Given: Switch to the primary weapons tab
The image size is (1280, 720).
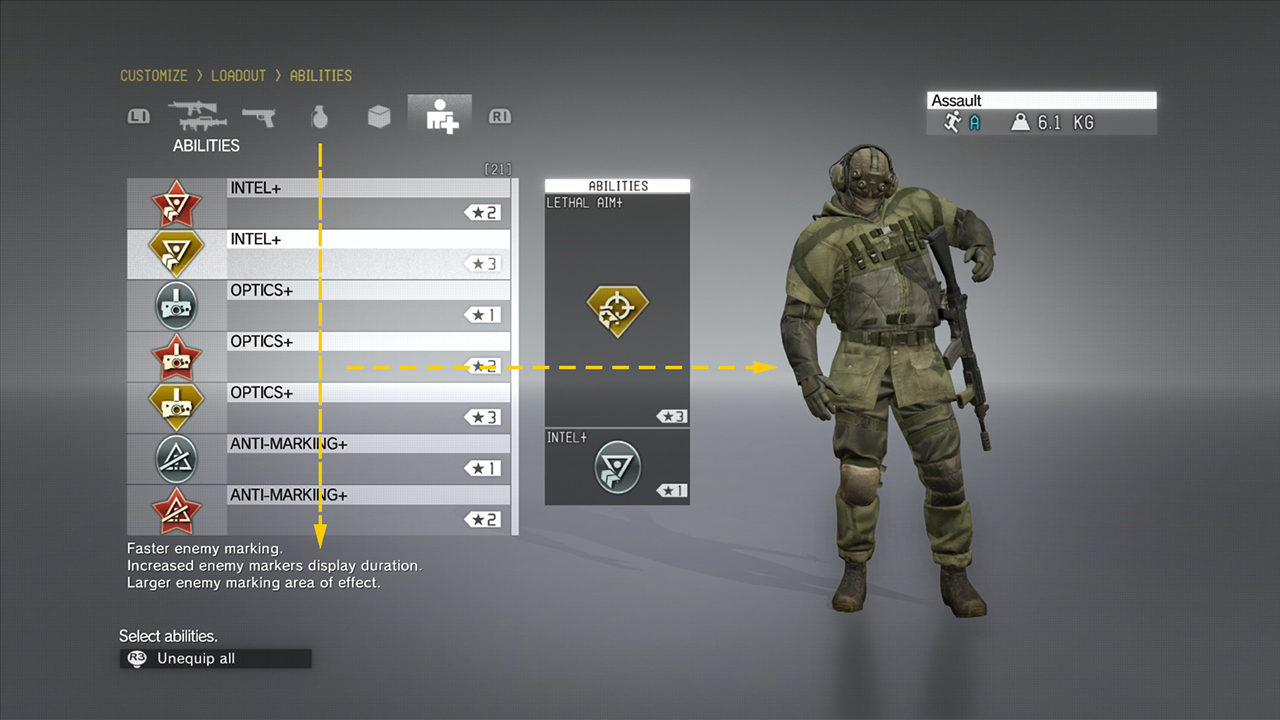Looking at the screenshot, I should (198, 117).
